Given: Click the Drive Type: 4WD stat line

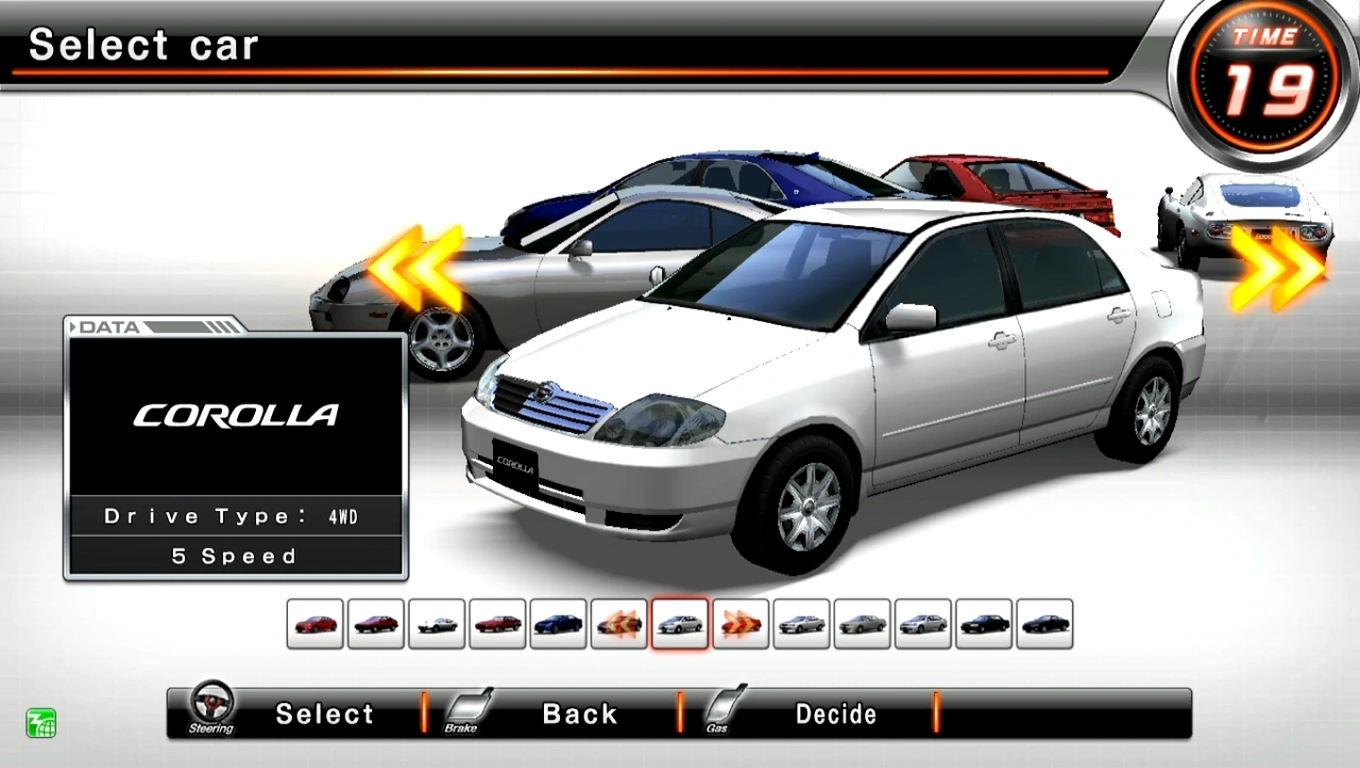Looking at the screenshot, I should (x=237, y=516).
